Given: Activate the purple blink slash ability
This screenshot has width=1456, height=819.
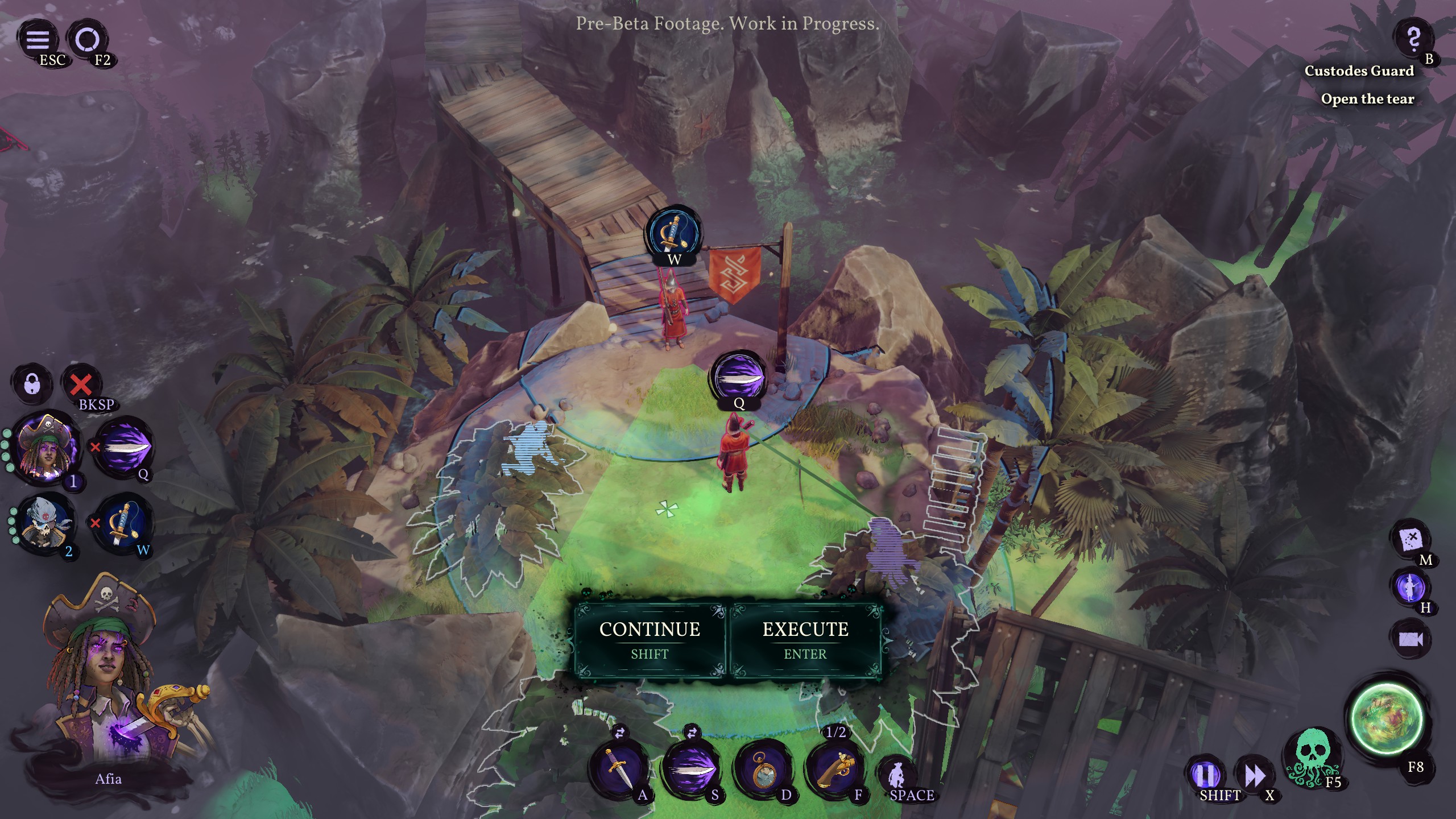Looking at the screenshot, I should (690, 769).
